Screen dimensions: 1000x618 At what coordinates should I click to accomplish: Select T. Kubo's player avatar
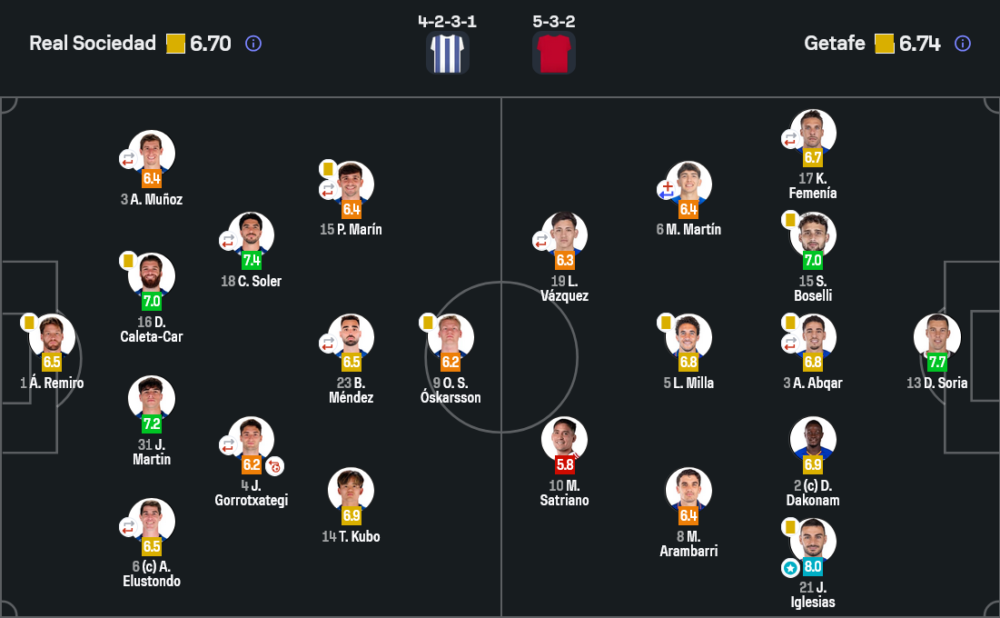coord(351,490)
